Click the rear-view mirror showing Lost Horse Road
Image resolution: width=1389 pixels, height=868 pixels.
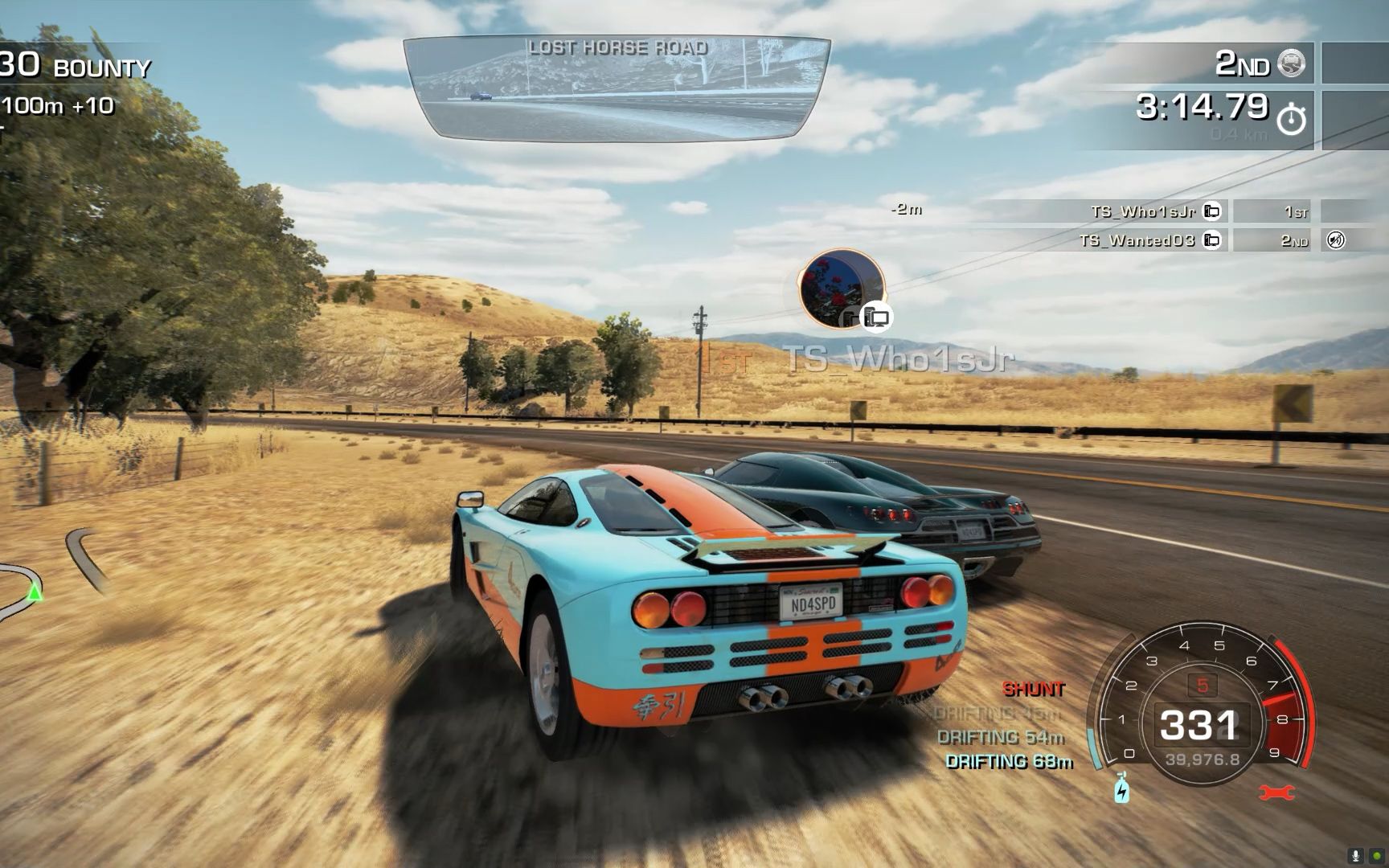[x=617, y=88]
